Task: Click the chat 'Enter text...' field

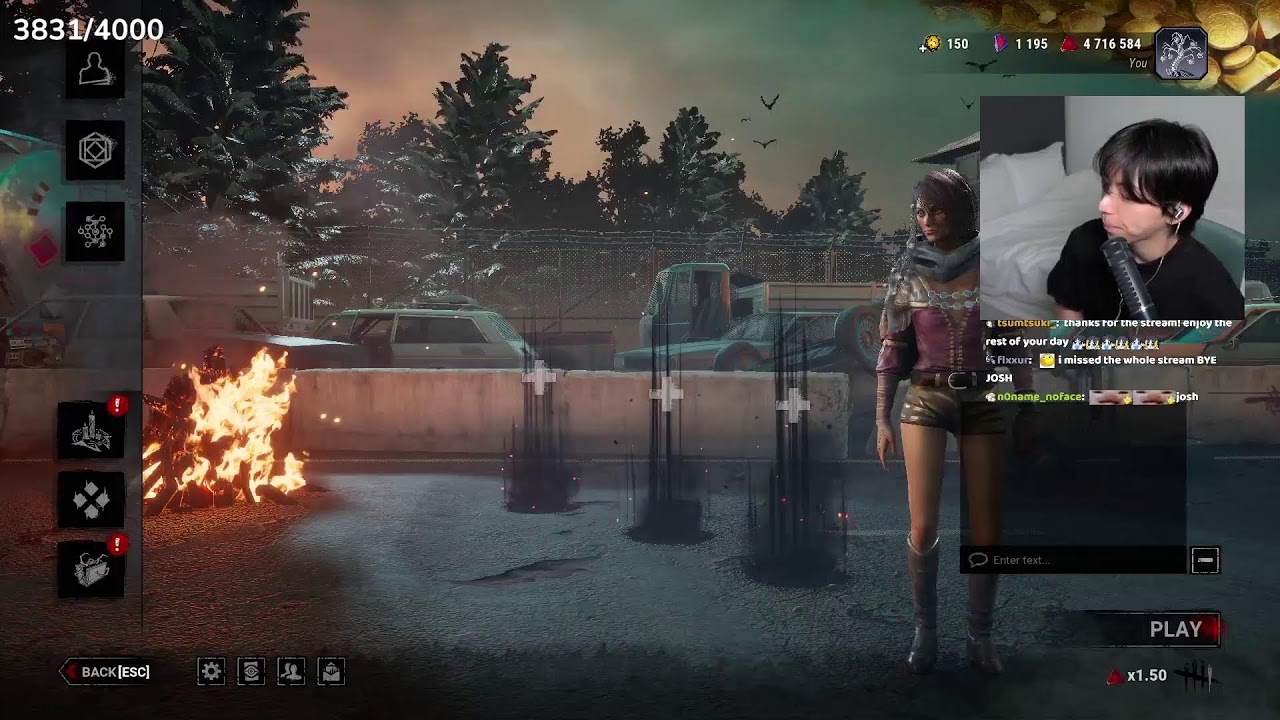Action: coord(1075,560)
